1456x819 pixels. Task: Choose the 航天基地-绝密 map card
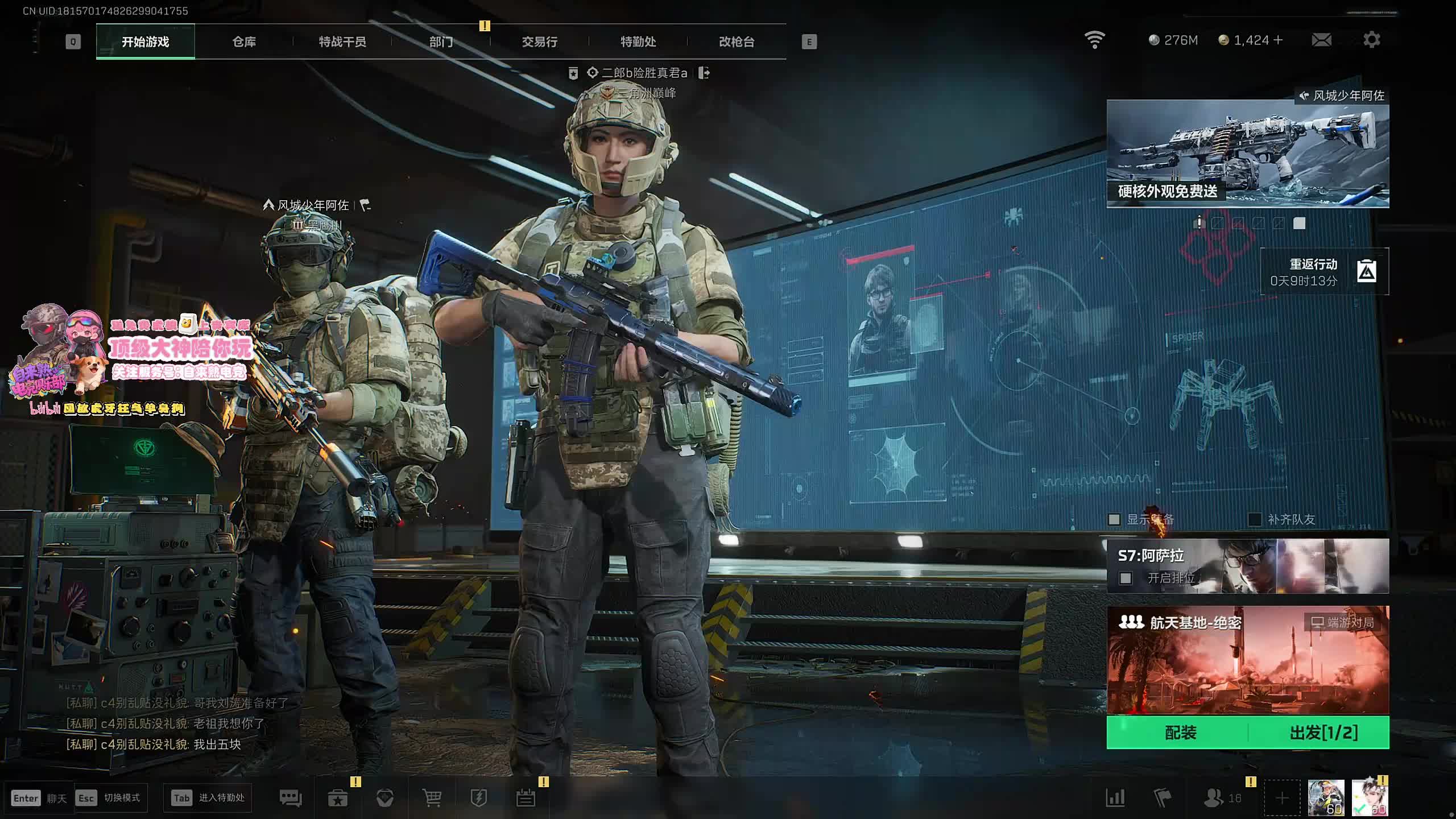click(x=1247, y=660)
